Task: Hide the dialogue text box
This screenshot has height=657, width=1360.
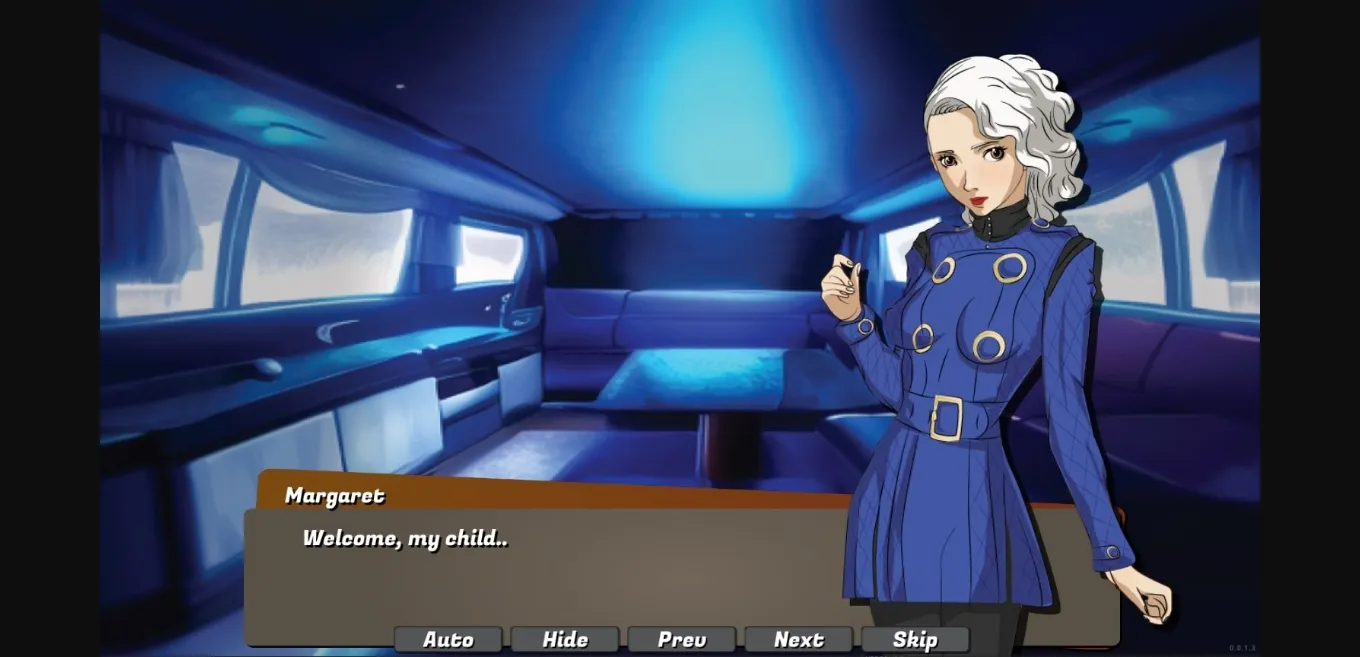Action: coord(565,640)
